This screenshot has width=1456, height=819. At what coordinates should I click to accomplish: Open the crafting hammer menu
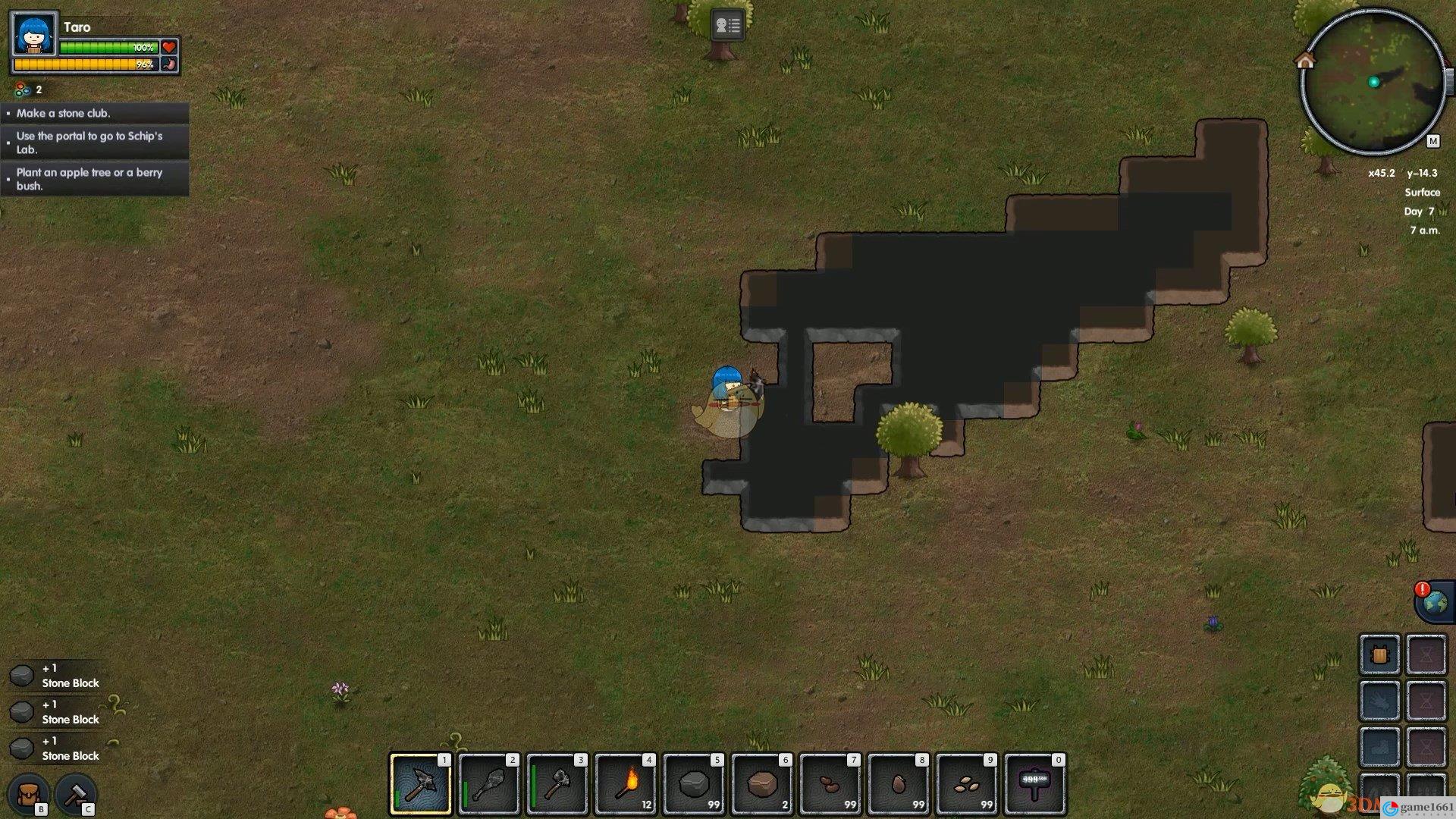[75, 794]
